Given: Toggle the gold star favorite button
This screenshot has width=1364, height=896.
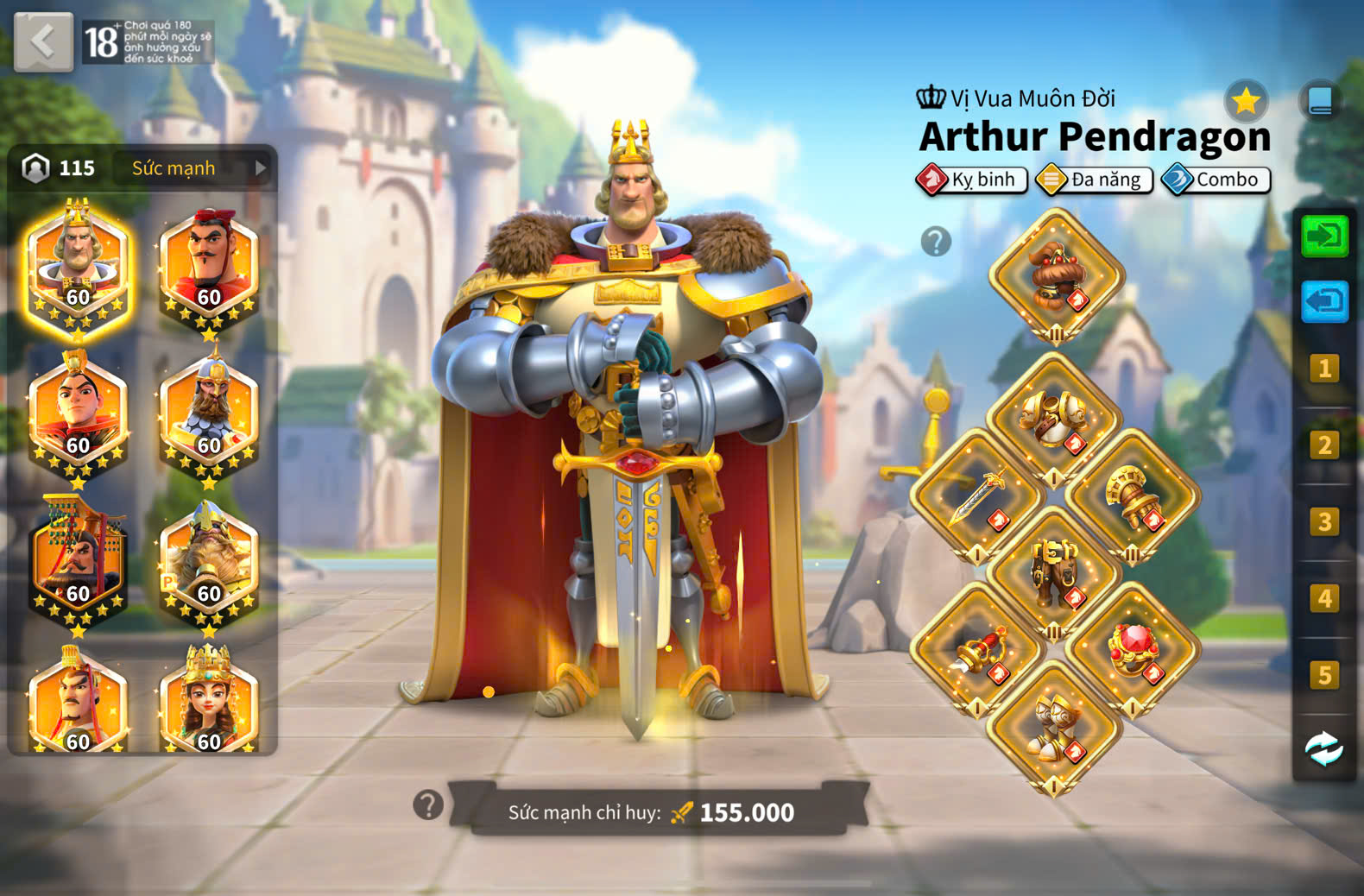Looking at the screenshot, I should click(1245, 102).
